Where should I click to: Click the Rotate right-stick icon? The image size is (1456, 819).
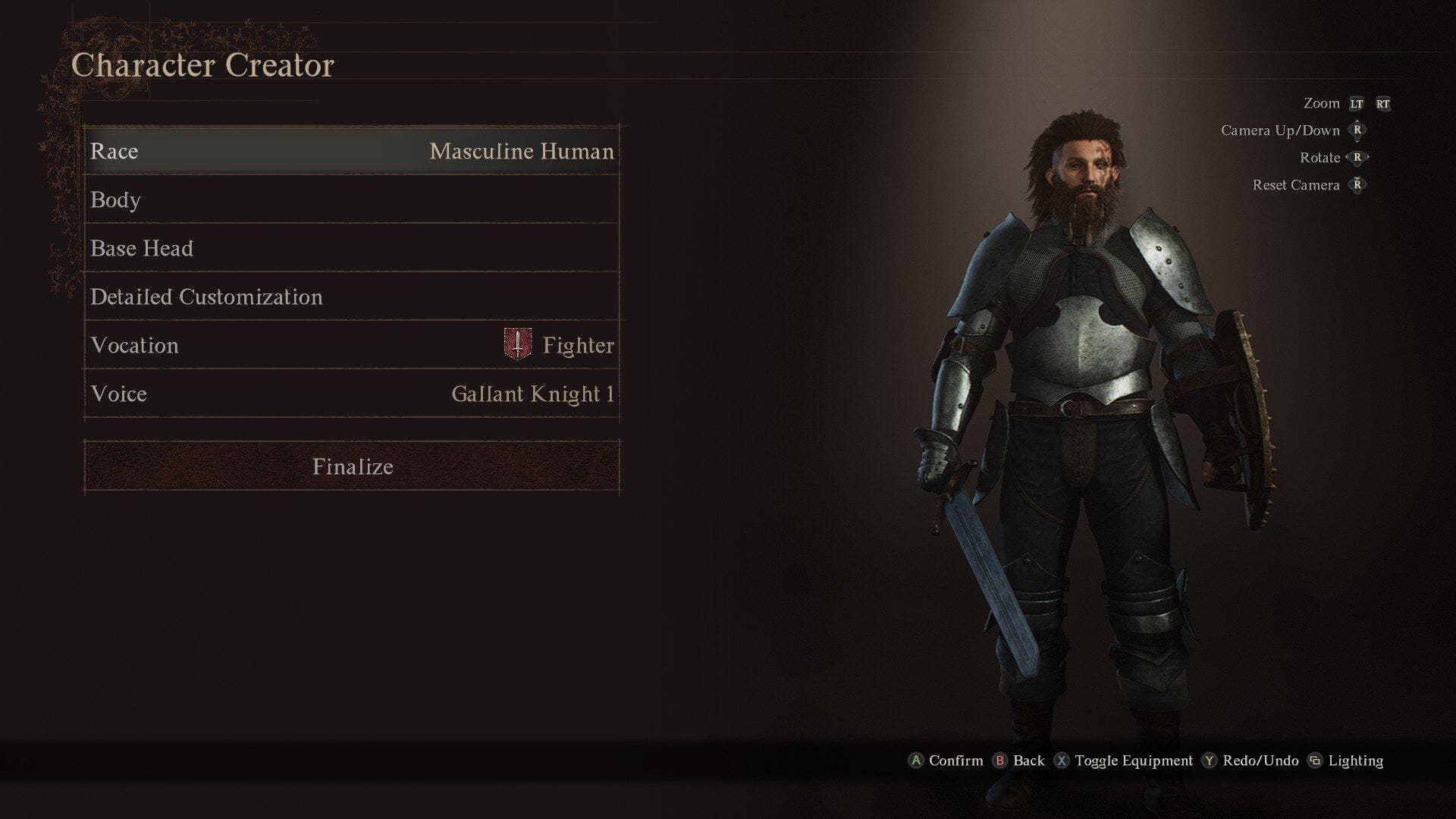pyautogui.click(x=1357, y=157)
